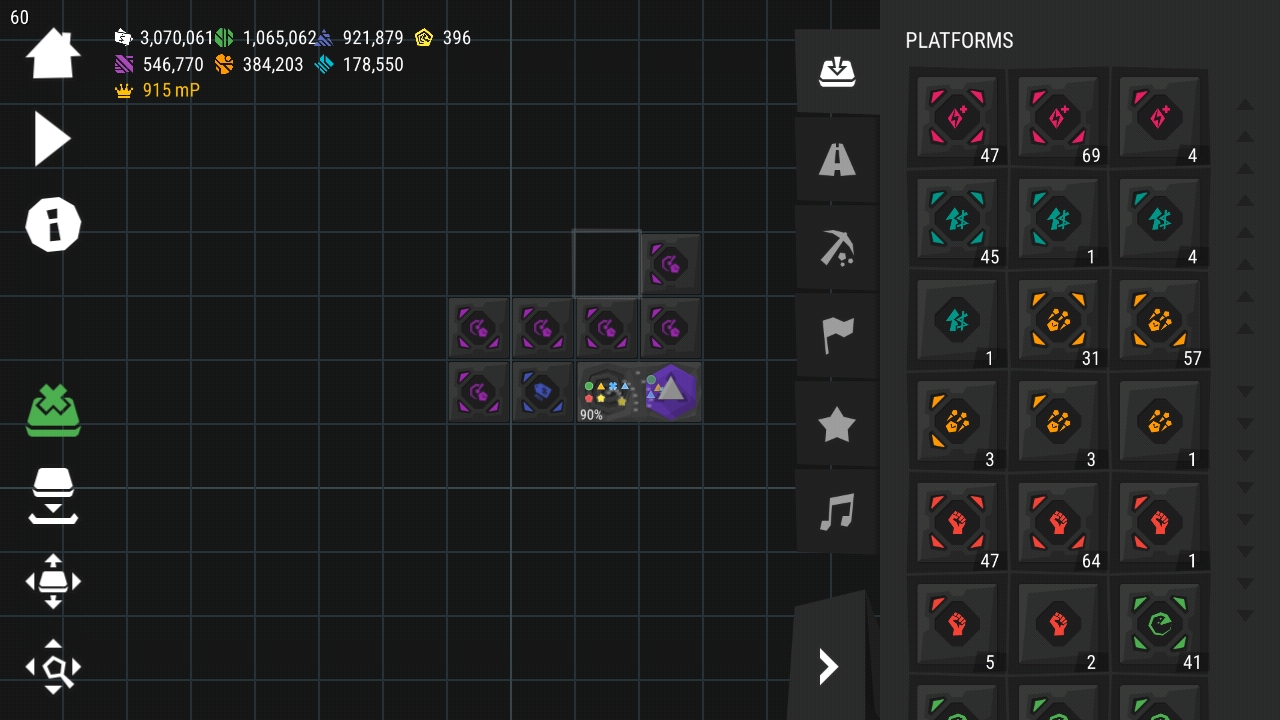This screenshot has height=720, width=1280.
Task: Choose the green spiral platform with count 41
Action: click(x=1160, y=625)
